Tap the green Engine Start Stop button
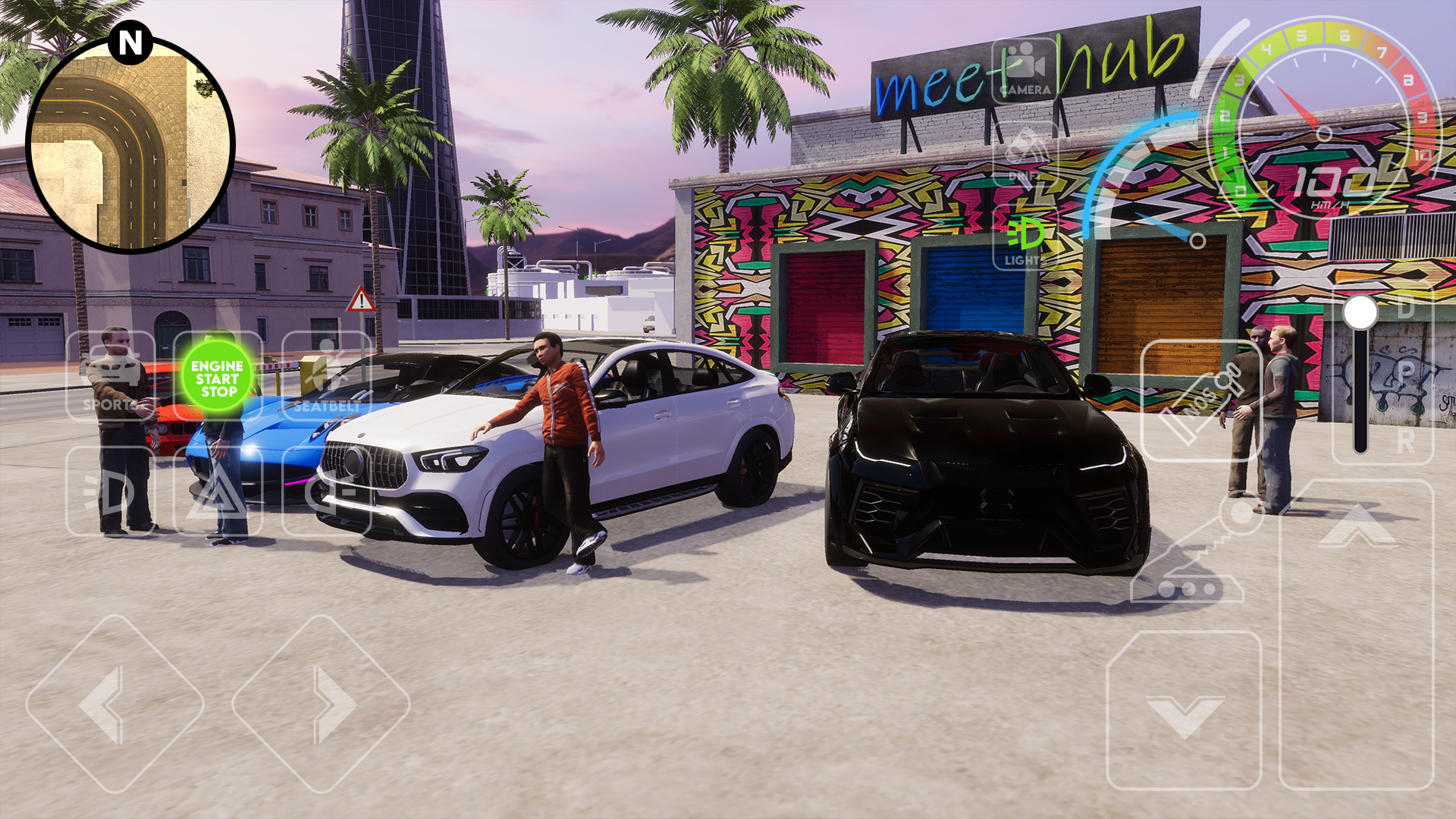Viewport: 1456px width, 819px height. 218,378
